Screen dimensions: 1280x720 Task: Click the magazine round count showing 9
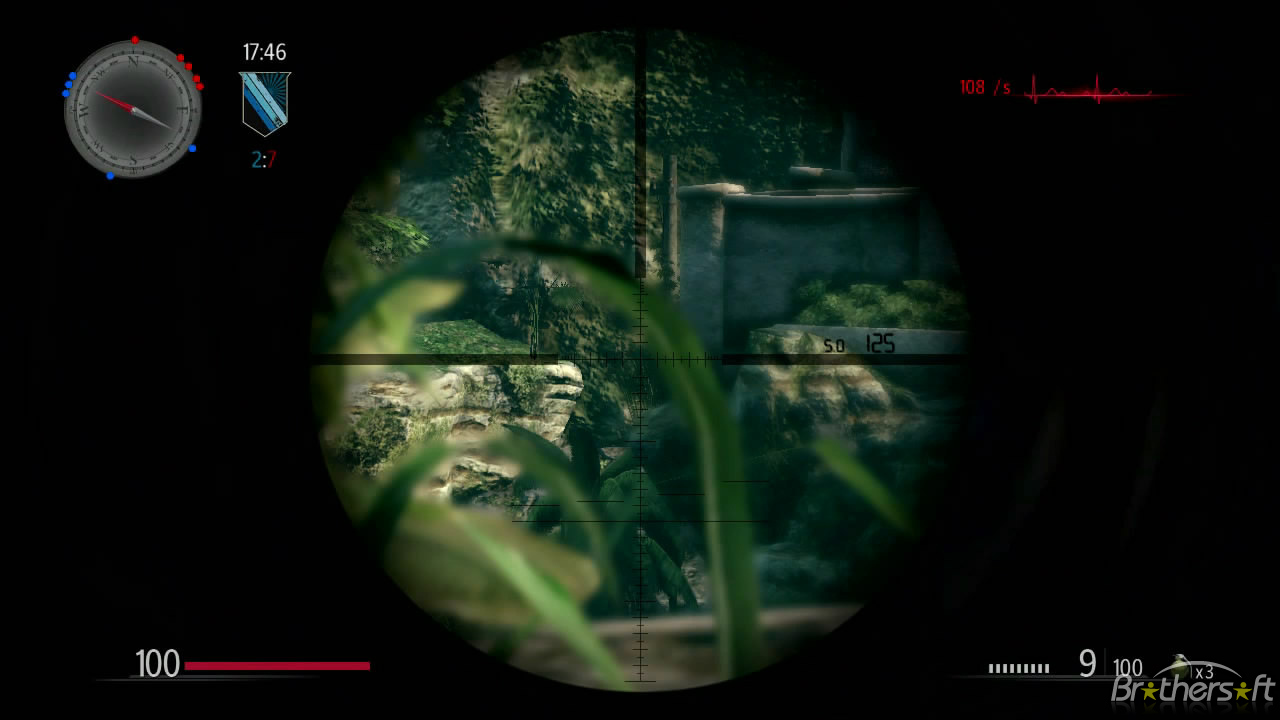[x=1089, y=662]
